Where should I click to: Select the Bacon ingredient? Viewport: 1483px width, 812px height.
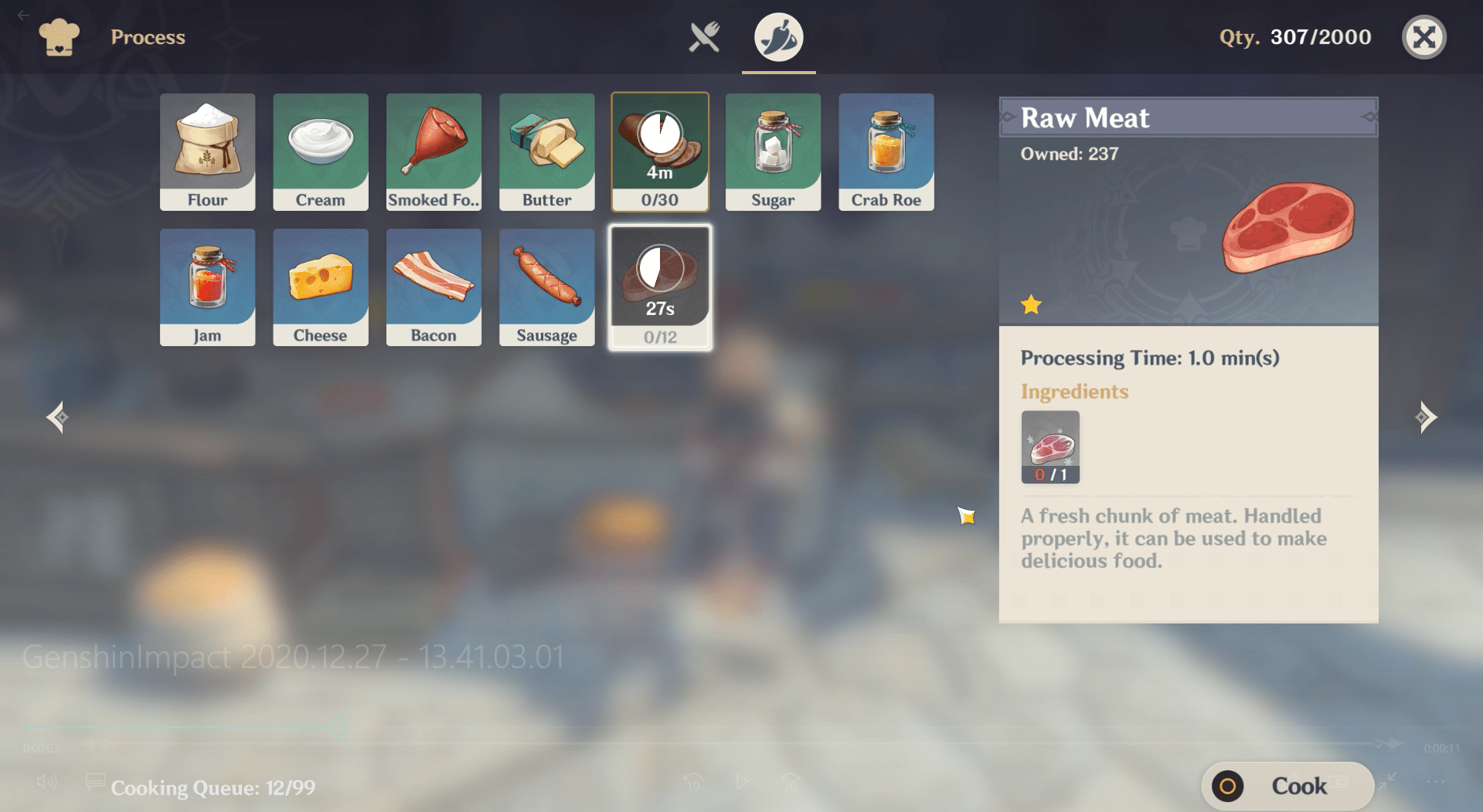coord(434,287)
